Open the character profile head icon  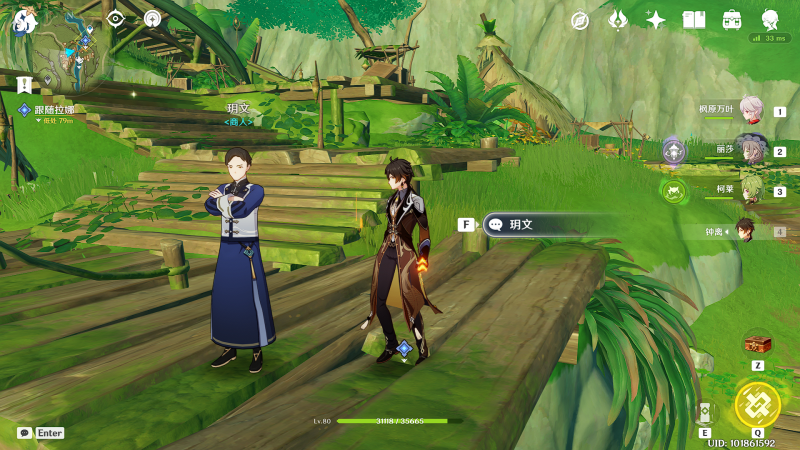(770, 20)
